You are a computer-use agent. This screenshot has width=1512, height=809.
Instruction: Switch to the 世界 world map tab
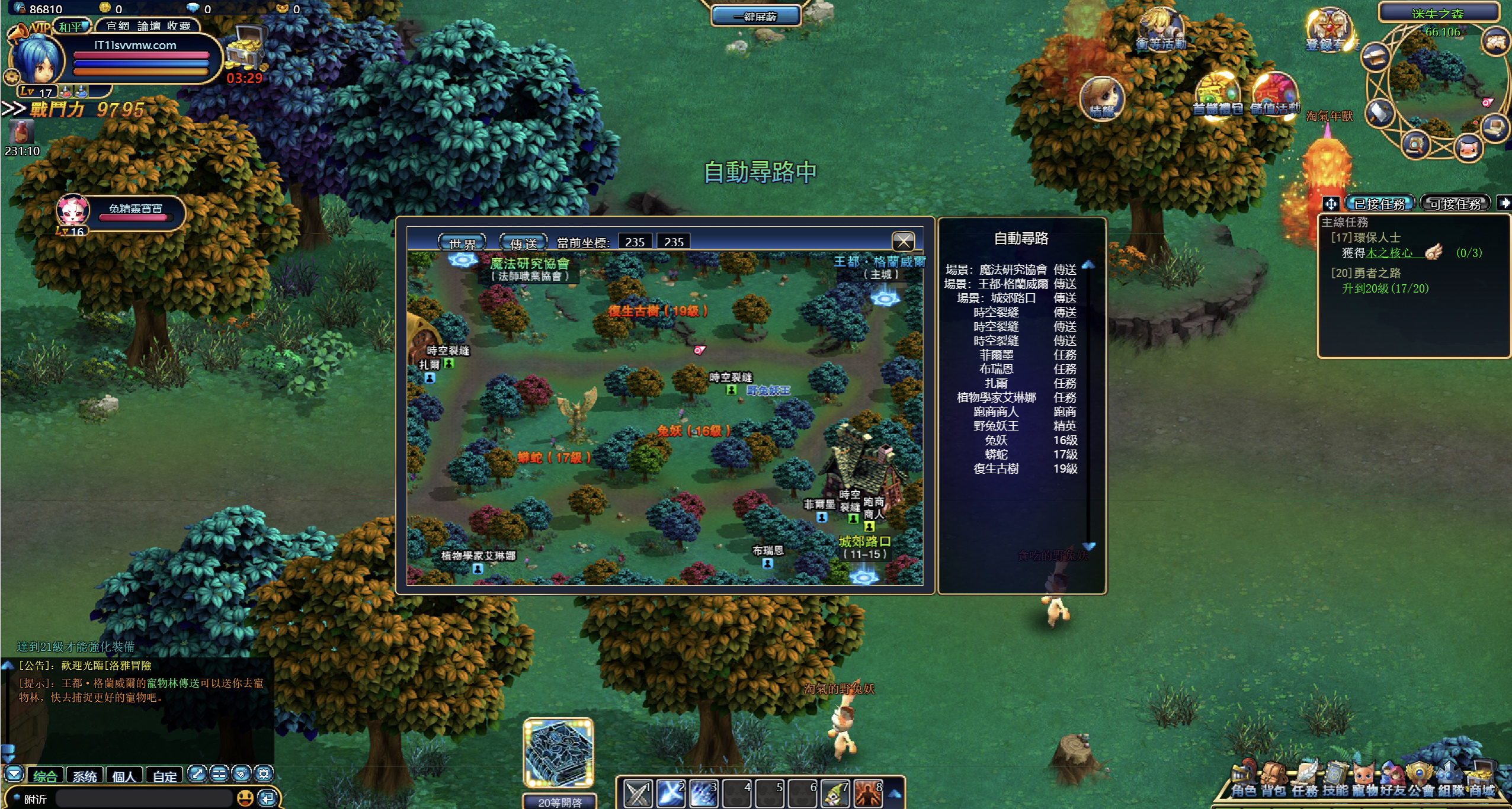[x=462, y=243]
